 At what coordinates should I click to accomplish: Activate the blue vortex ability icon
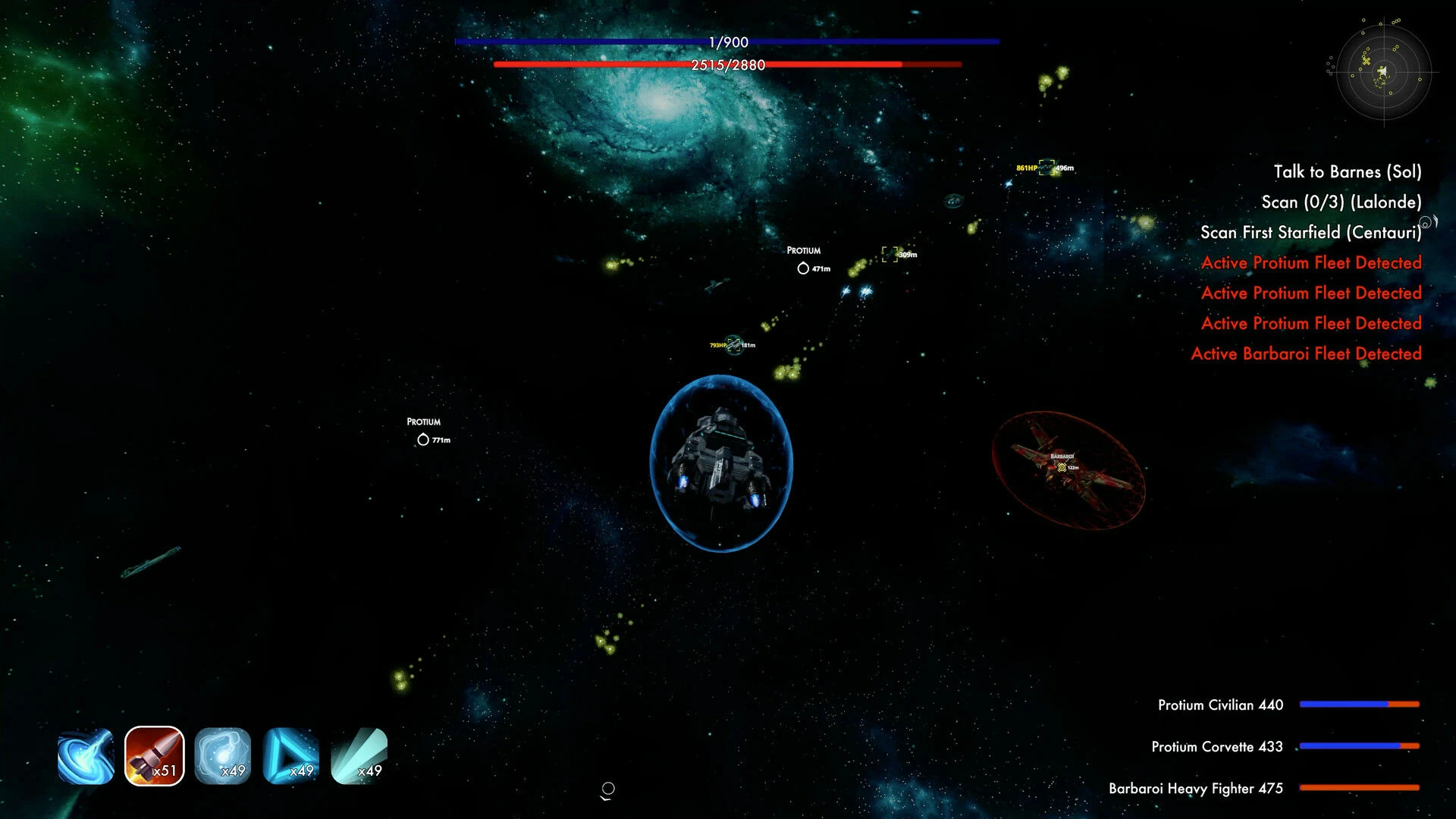point(86,756)
